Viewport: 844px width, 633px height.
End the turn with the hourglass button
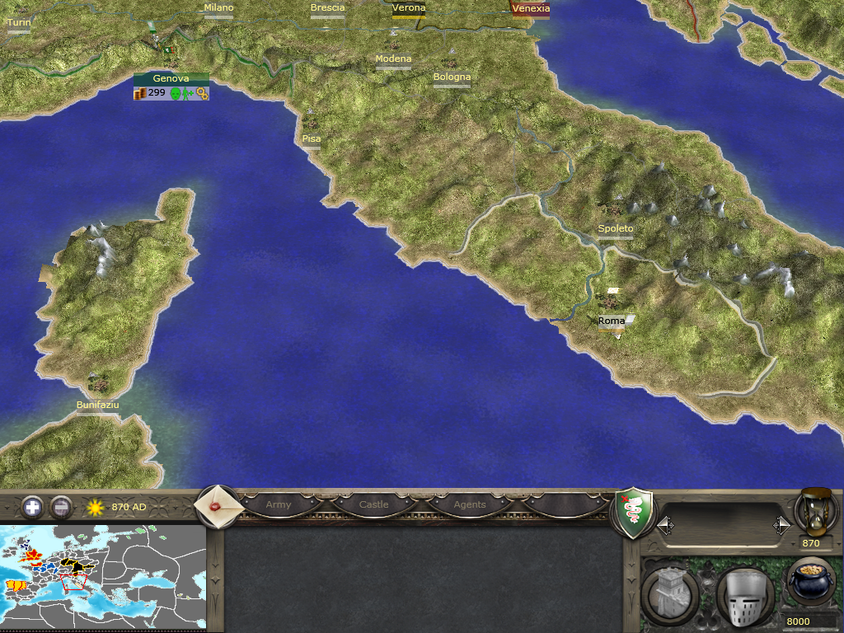[817, 512]
